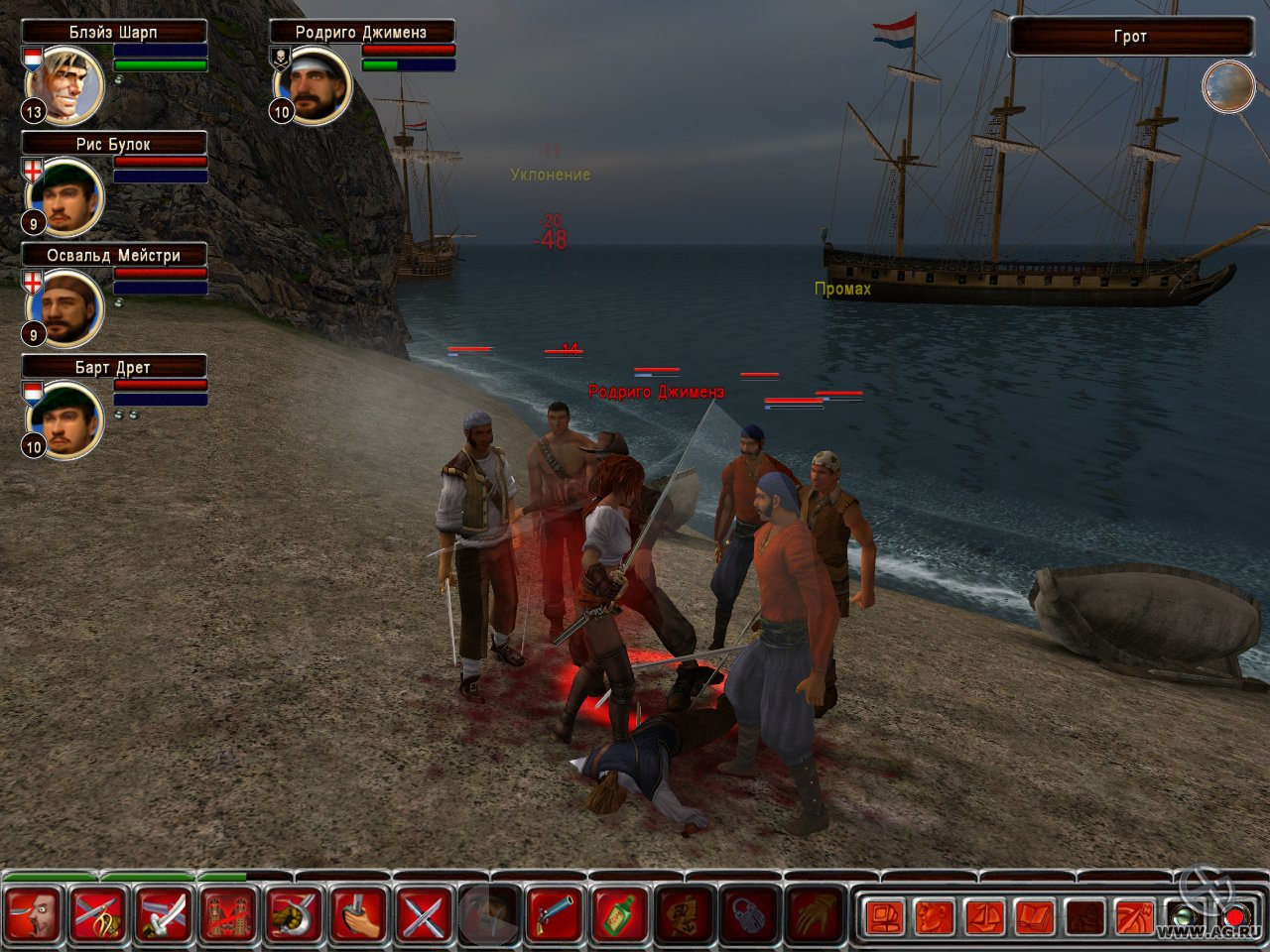Screen dimensions: 1270x952
Task: Activate the crossed sabers with gold hilt skill
Action: tap(99, 914)
